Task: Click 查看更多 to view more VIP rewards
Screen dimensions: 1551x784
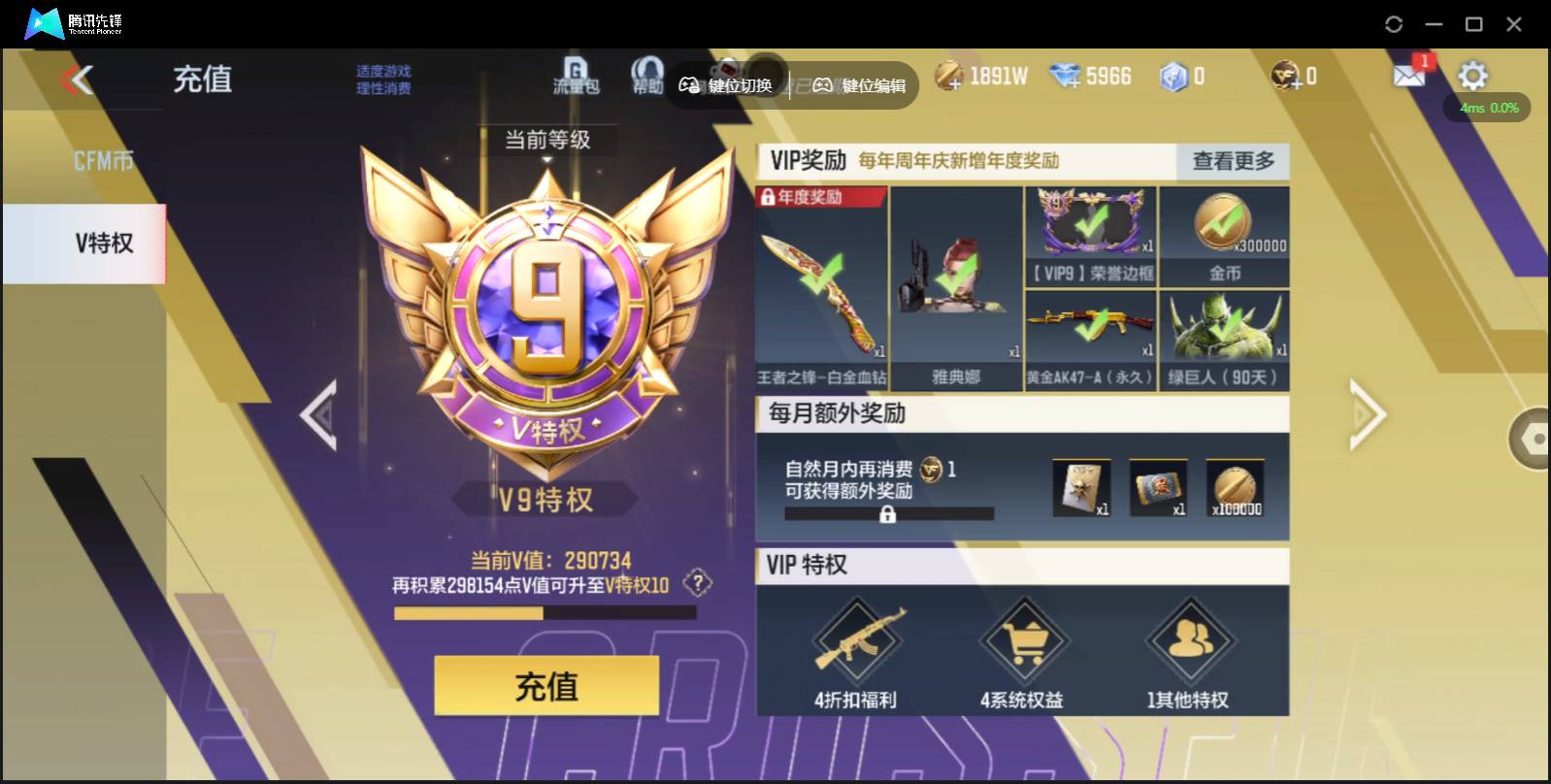Action: [1232, 163]
